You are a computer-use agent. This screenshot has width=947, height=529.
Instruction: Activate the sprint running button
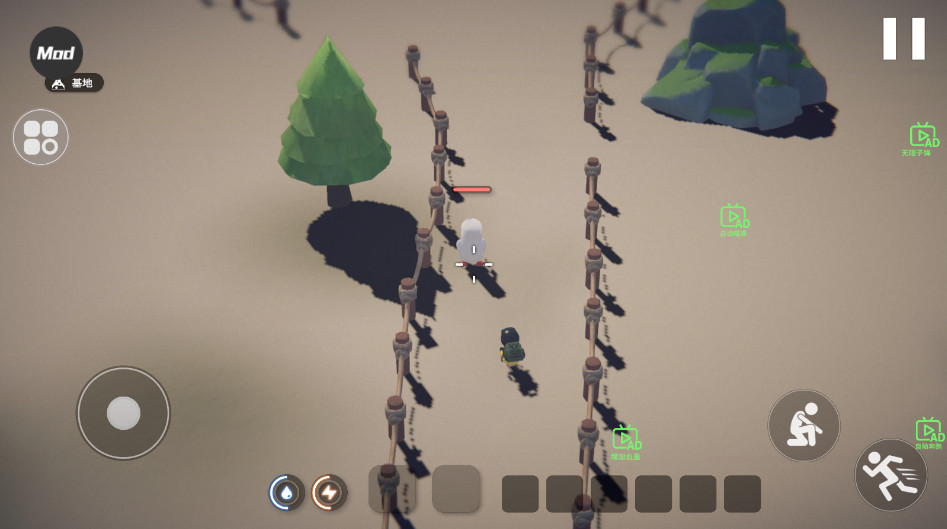890,474
